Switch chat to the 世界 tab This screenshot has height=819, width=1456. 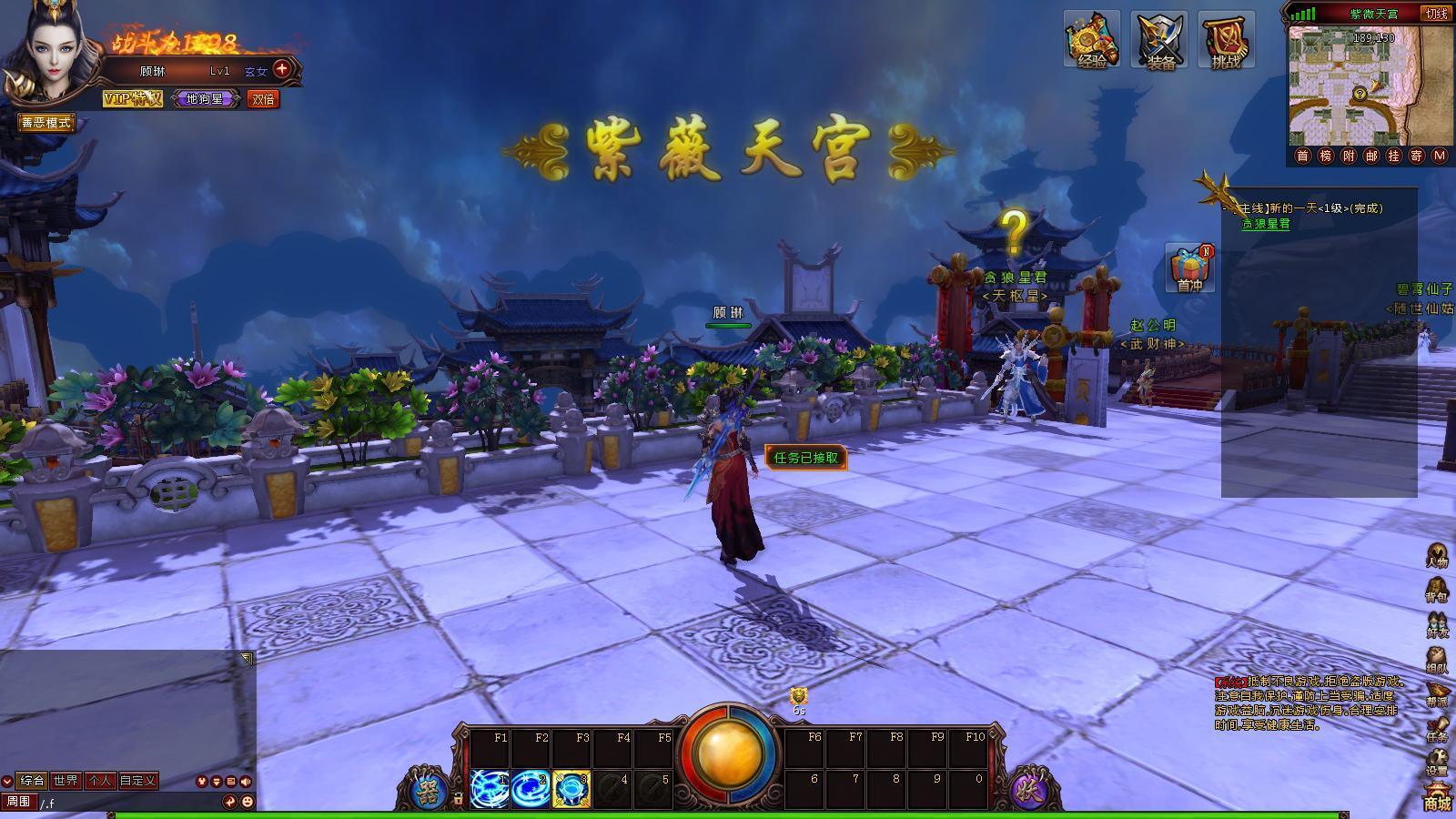pos(66,781)
